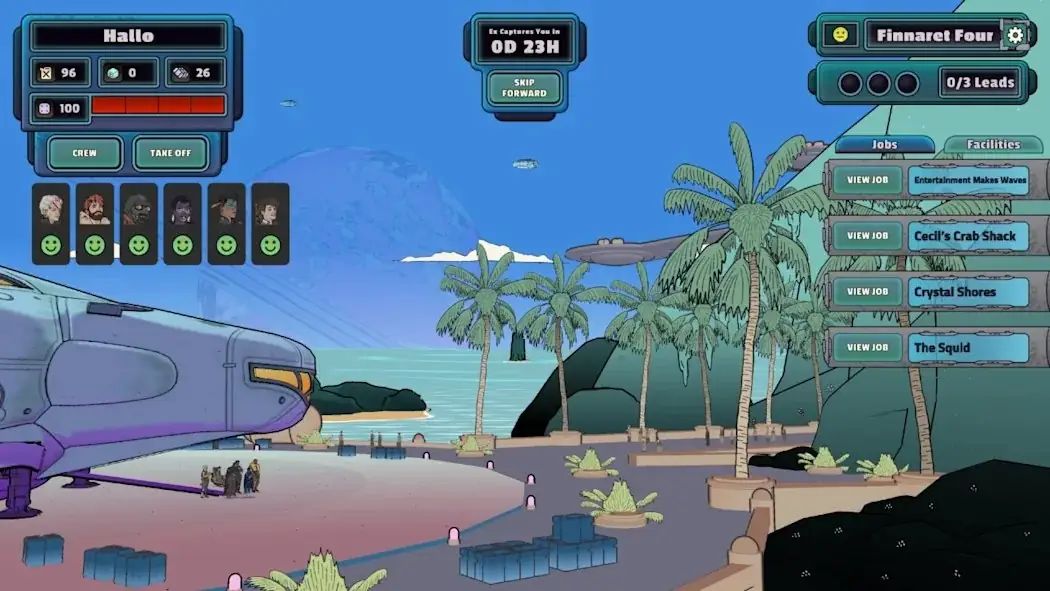Viewport: 1050px width, 591px height.
Task: Choose the red-bearded crew member portrait
Action: click(95, 208)
